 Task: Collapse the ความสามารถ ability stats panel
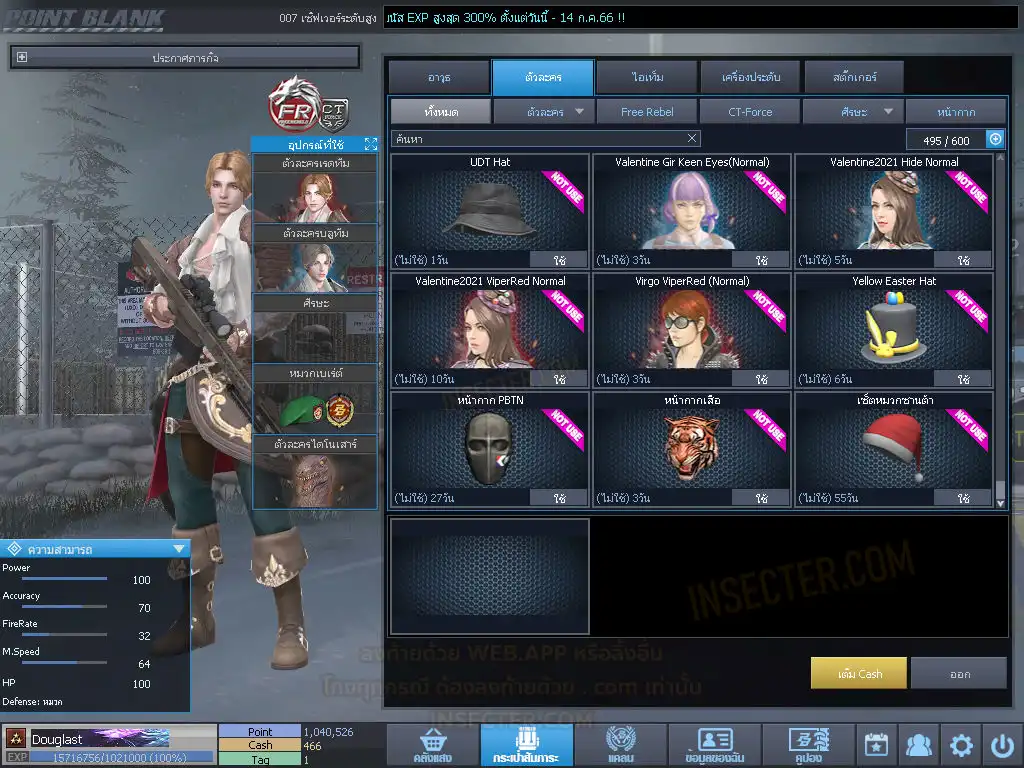pos(179,549)
